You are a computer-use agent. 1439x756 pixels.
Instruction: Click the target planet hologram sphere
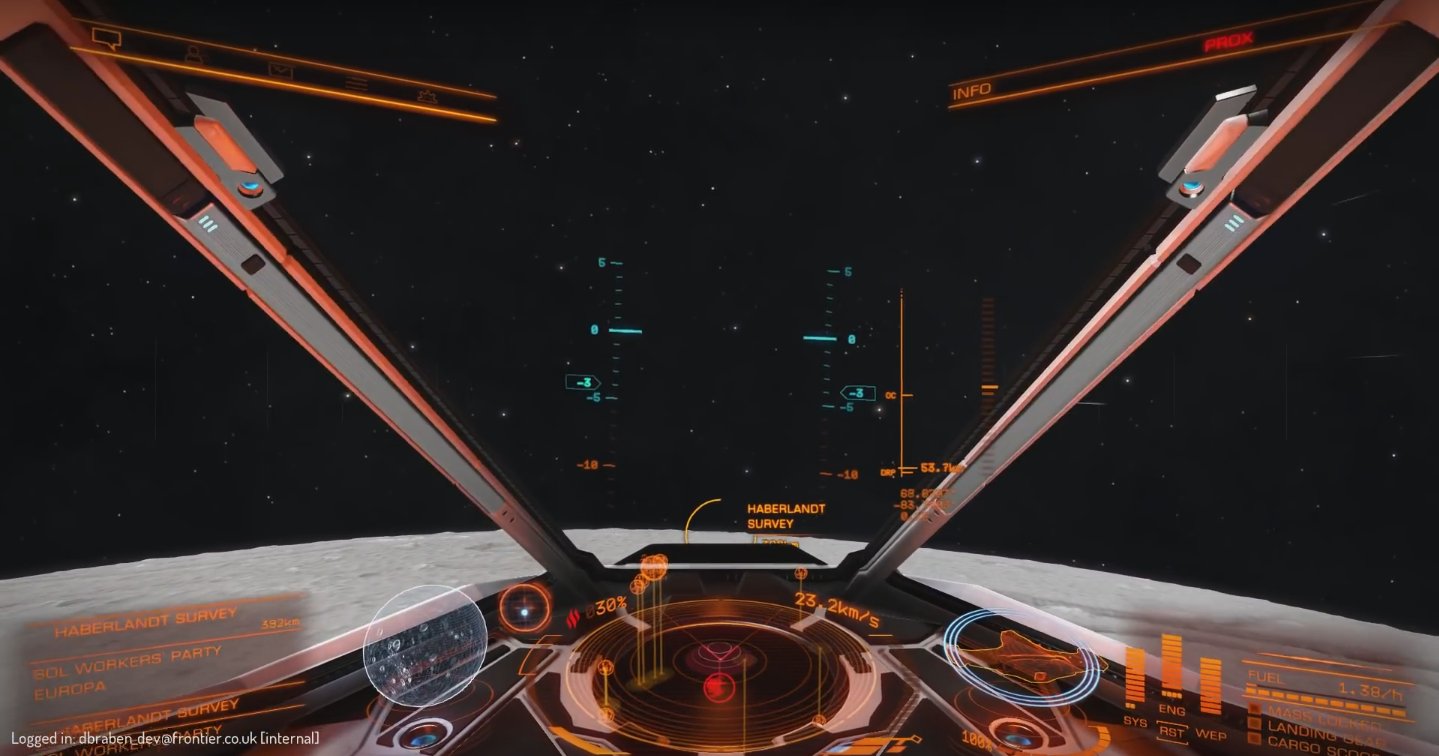pyautogui.click(x=425, y=645)
